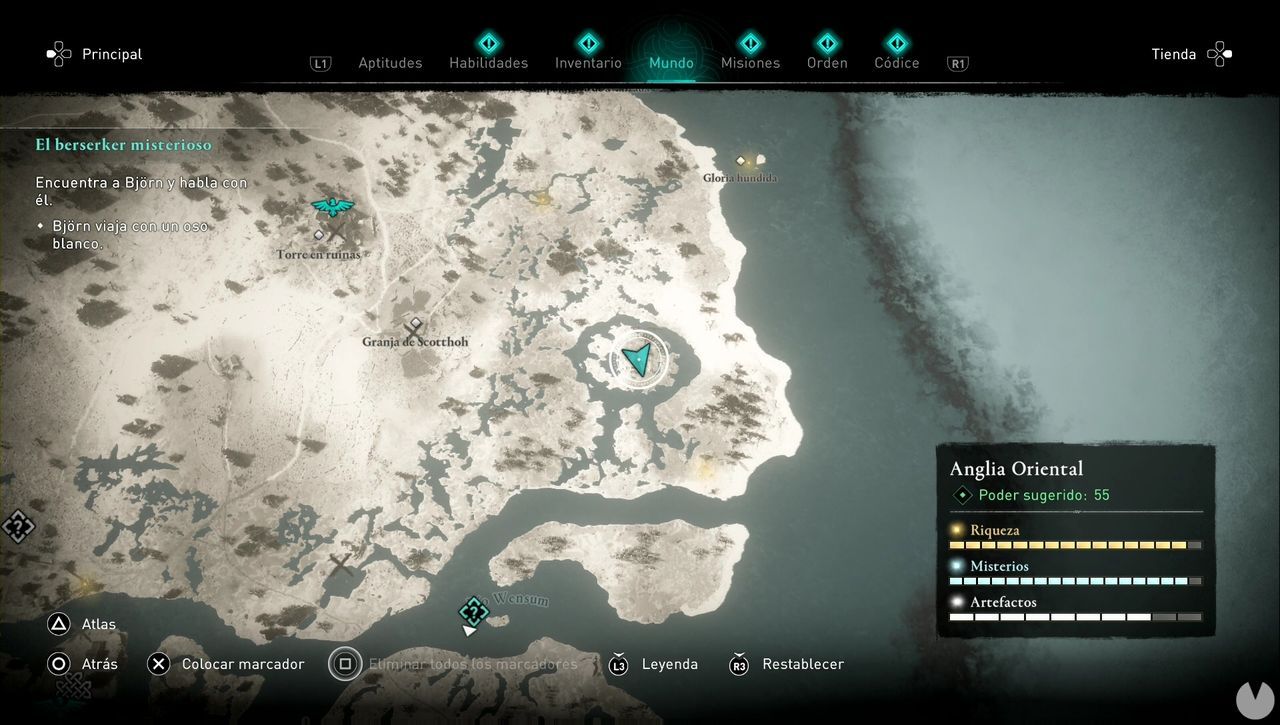Click the Riqueza progress bar
The image size is (1280, 725).
coord(1075,545)
